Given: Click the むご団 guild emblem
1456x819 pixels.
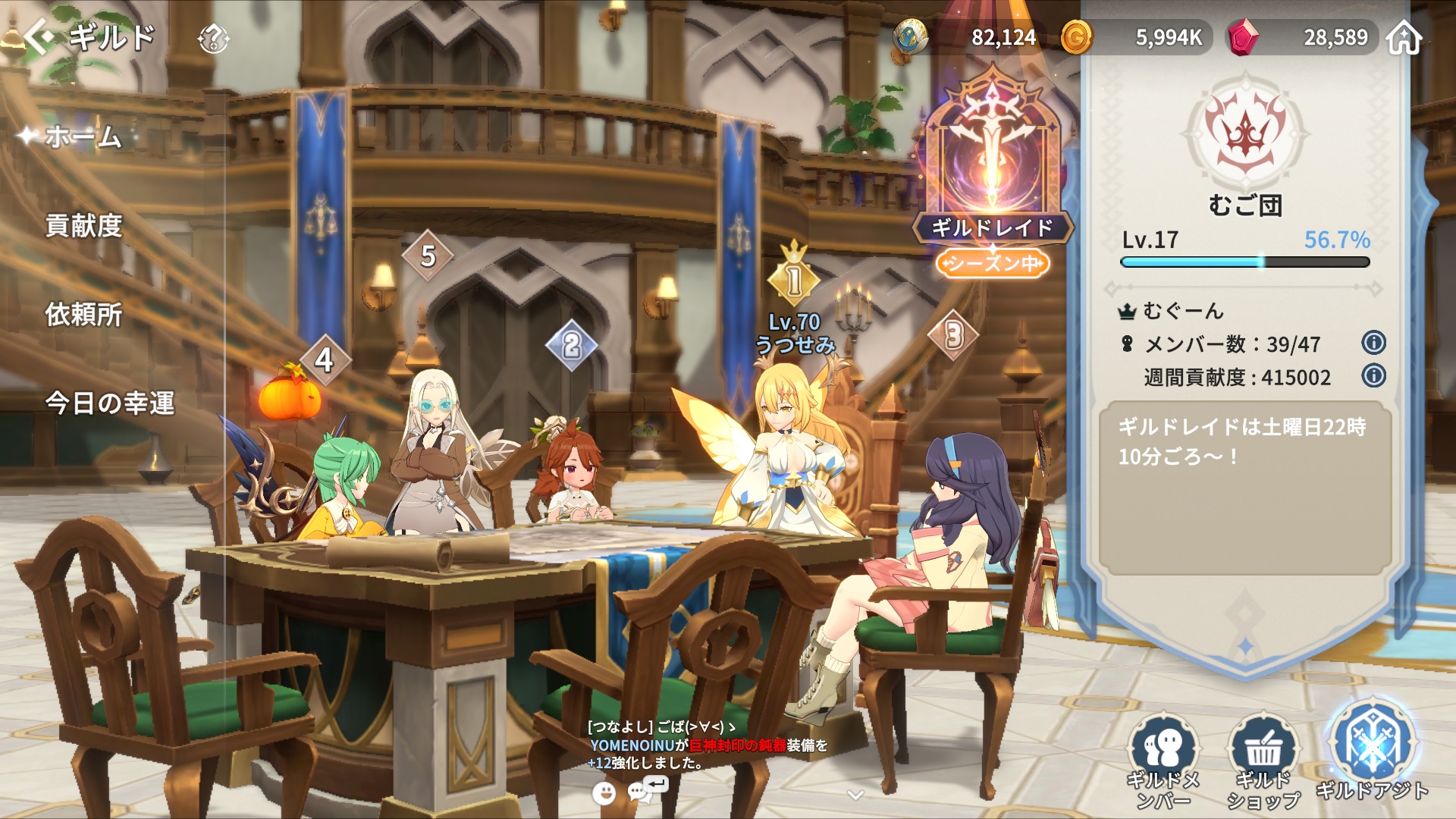Looking at the screenshot, I should [x=1244, y=133].
